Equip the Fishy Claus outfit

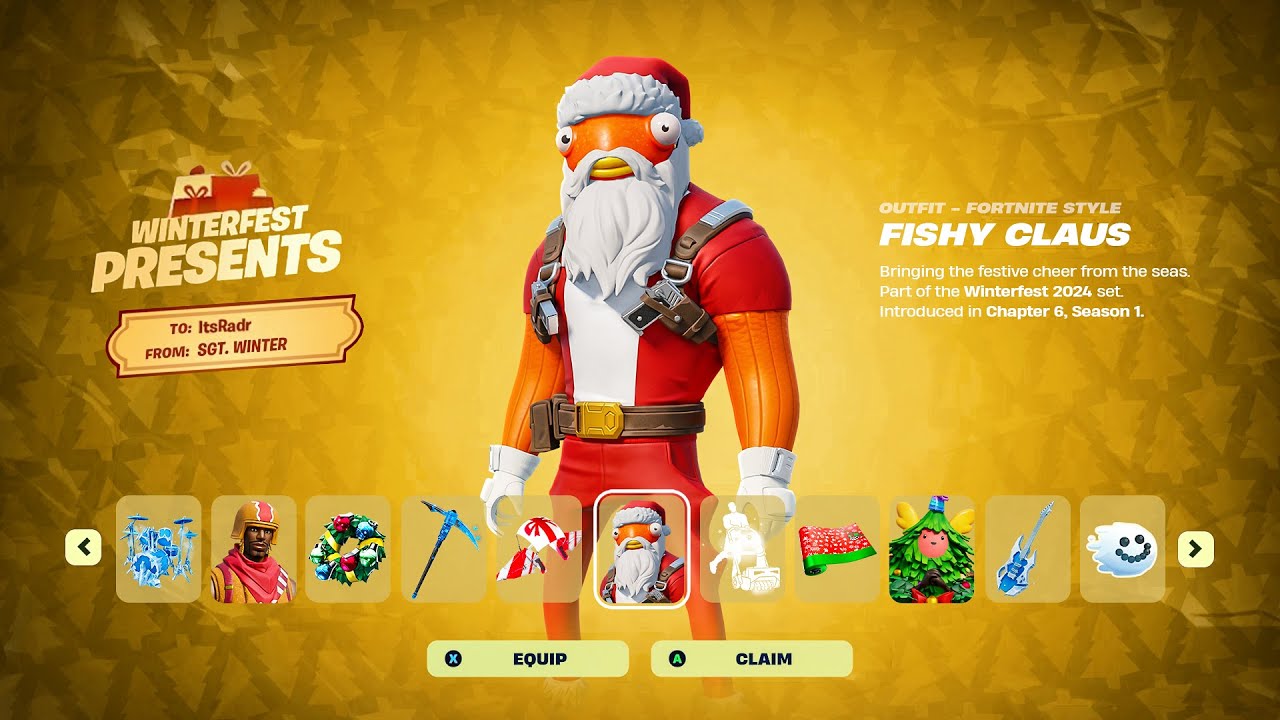528,659
